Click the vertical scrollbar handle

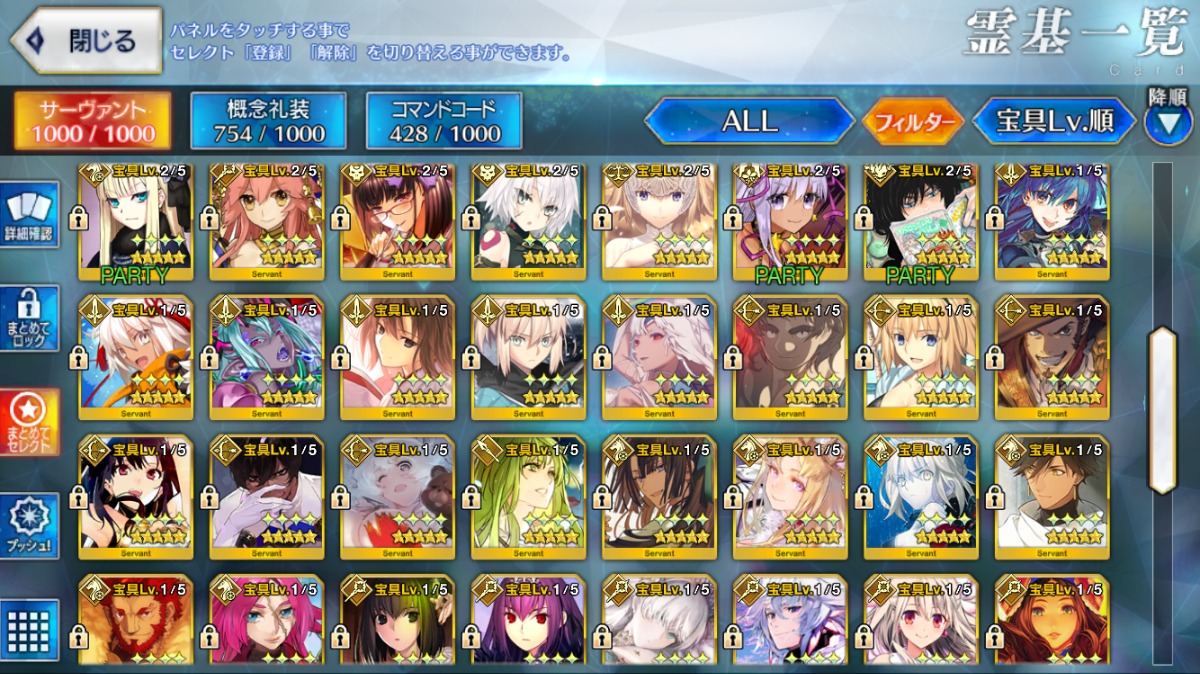click(1162, 410)
